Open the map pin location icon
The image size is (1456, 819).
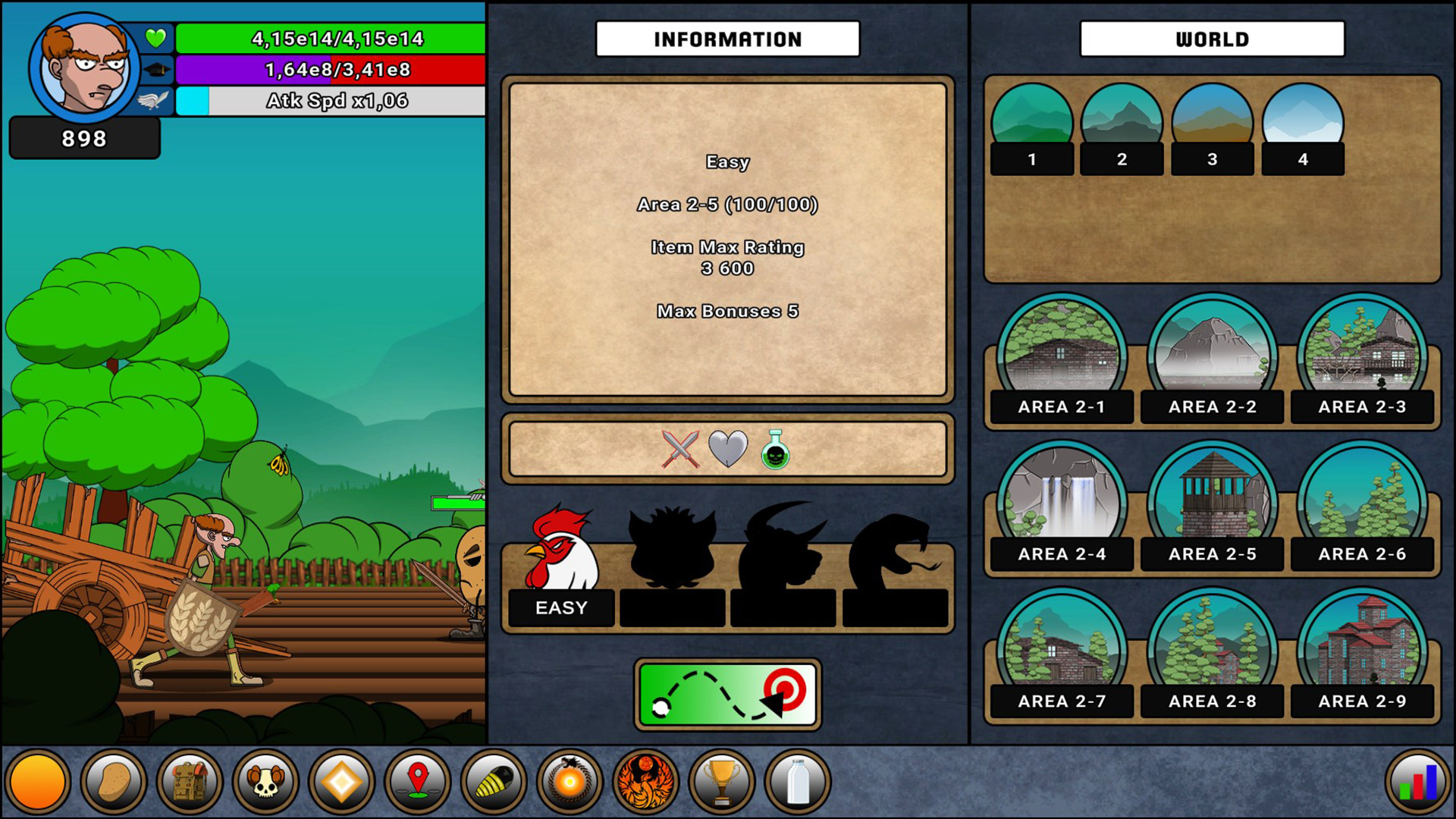pyautogui.click(x=416, y=781)
